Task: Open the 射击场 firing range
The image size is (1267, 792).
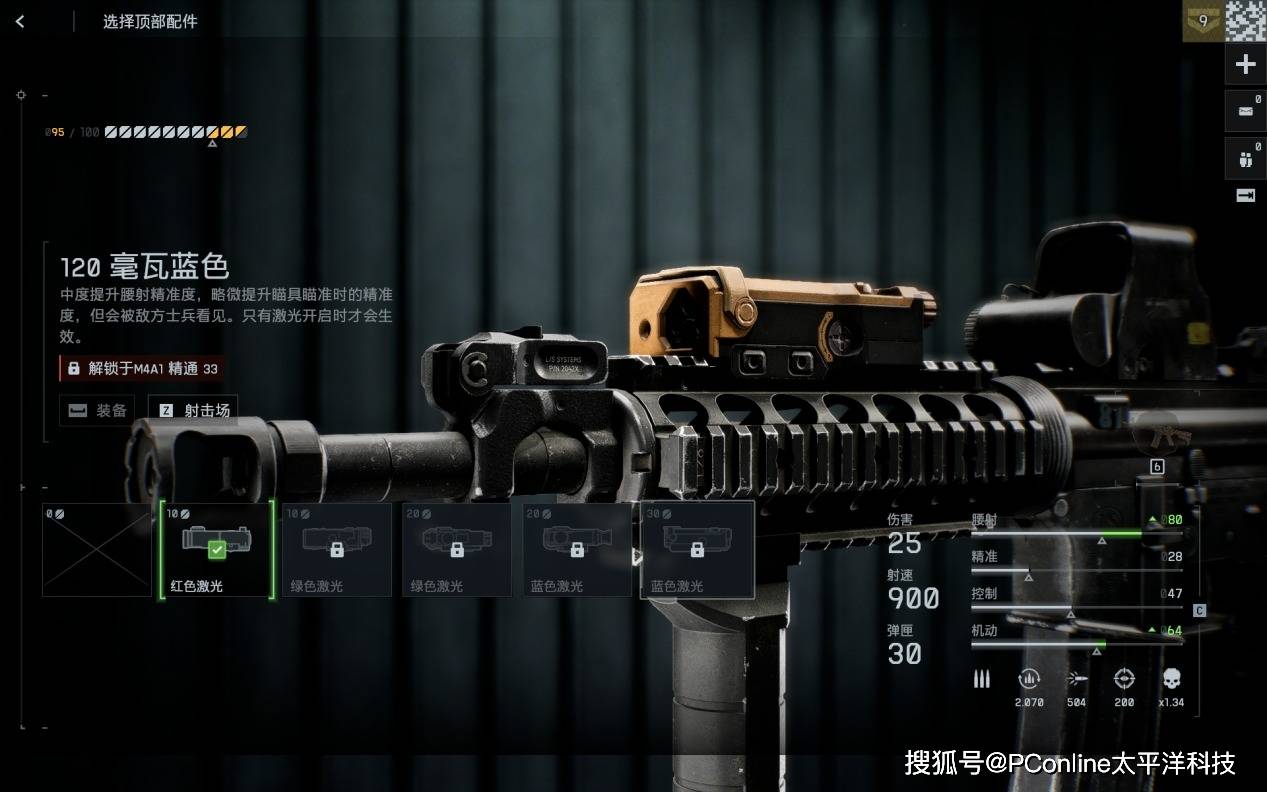Action: (x=193, y=410)
